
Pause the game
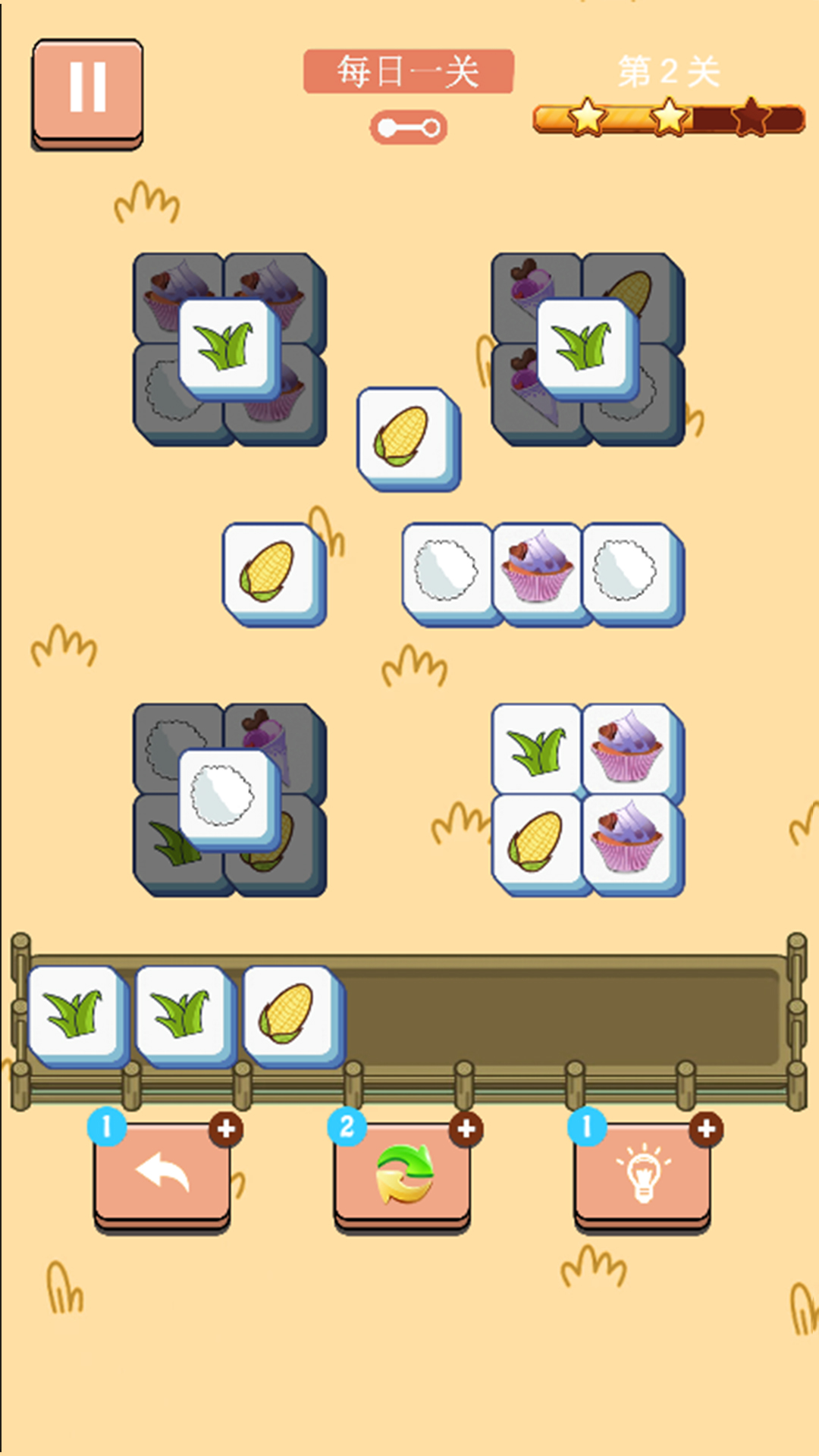(x=87, y=91)
